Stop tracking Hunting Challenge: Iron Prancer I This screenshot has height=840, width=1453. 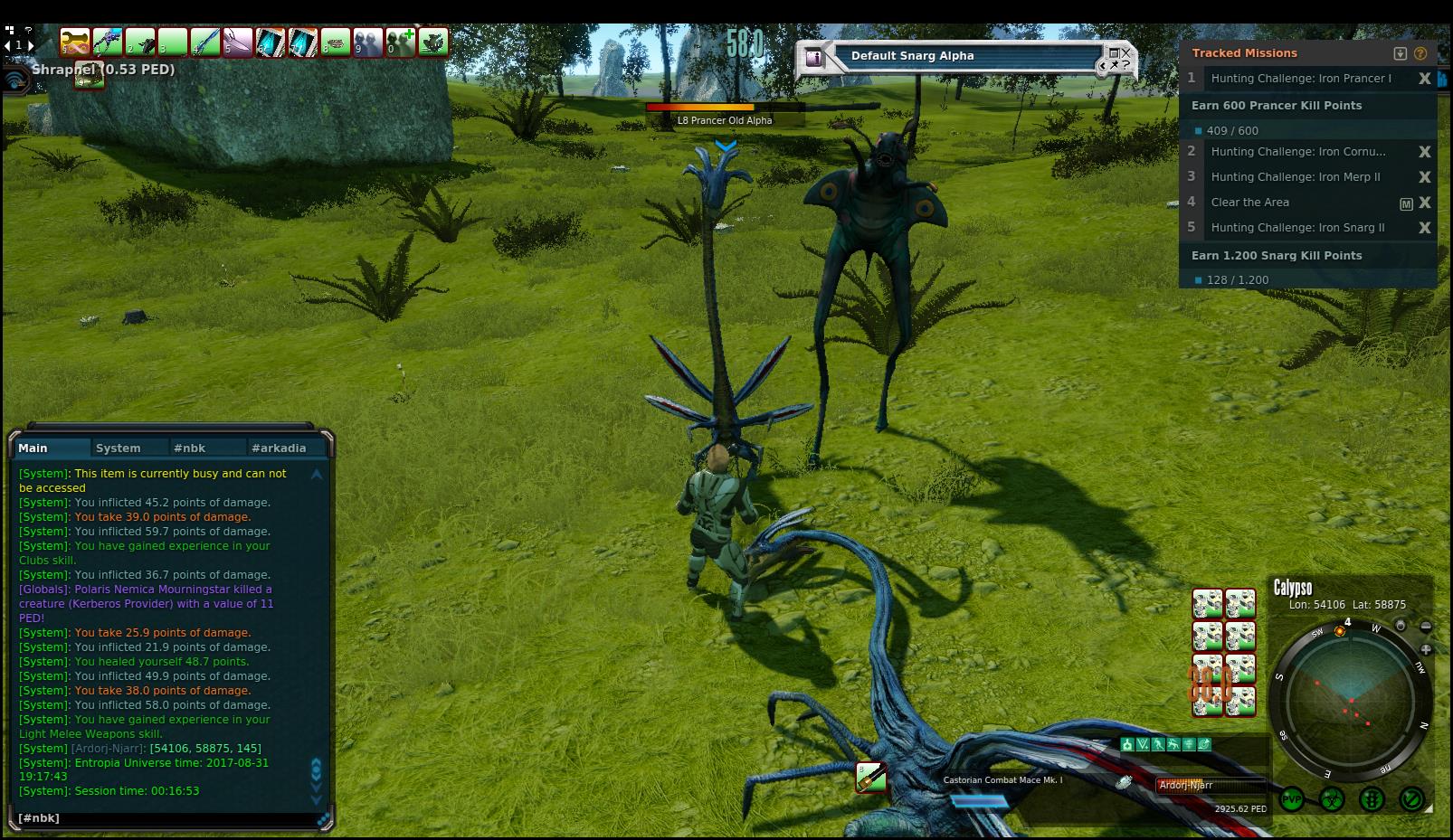[x=1424, y=79]
